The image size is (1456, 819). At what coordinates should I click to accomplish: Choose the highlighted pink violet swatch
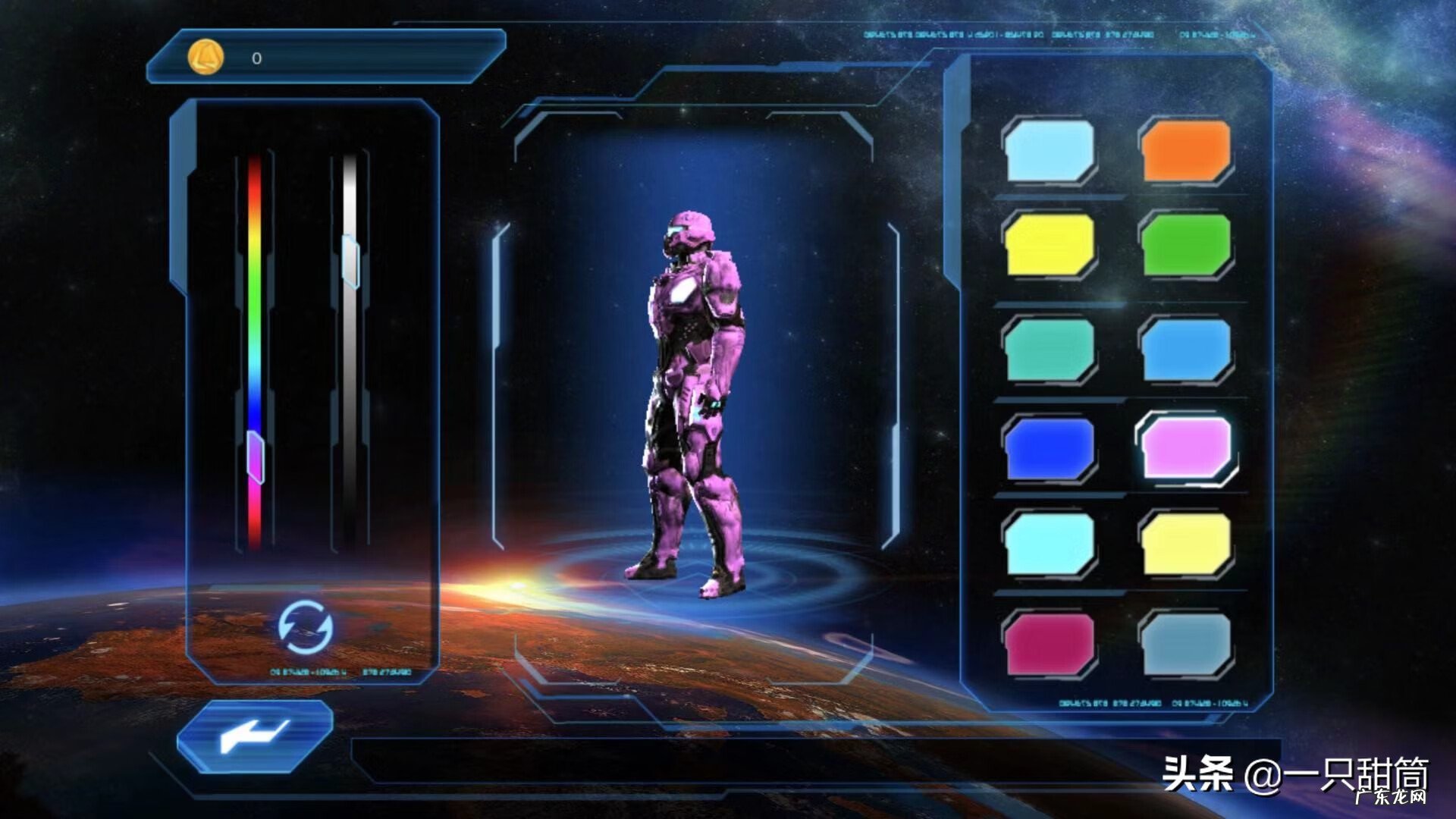click(x=1186, y=447)
